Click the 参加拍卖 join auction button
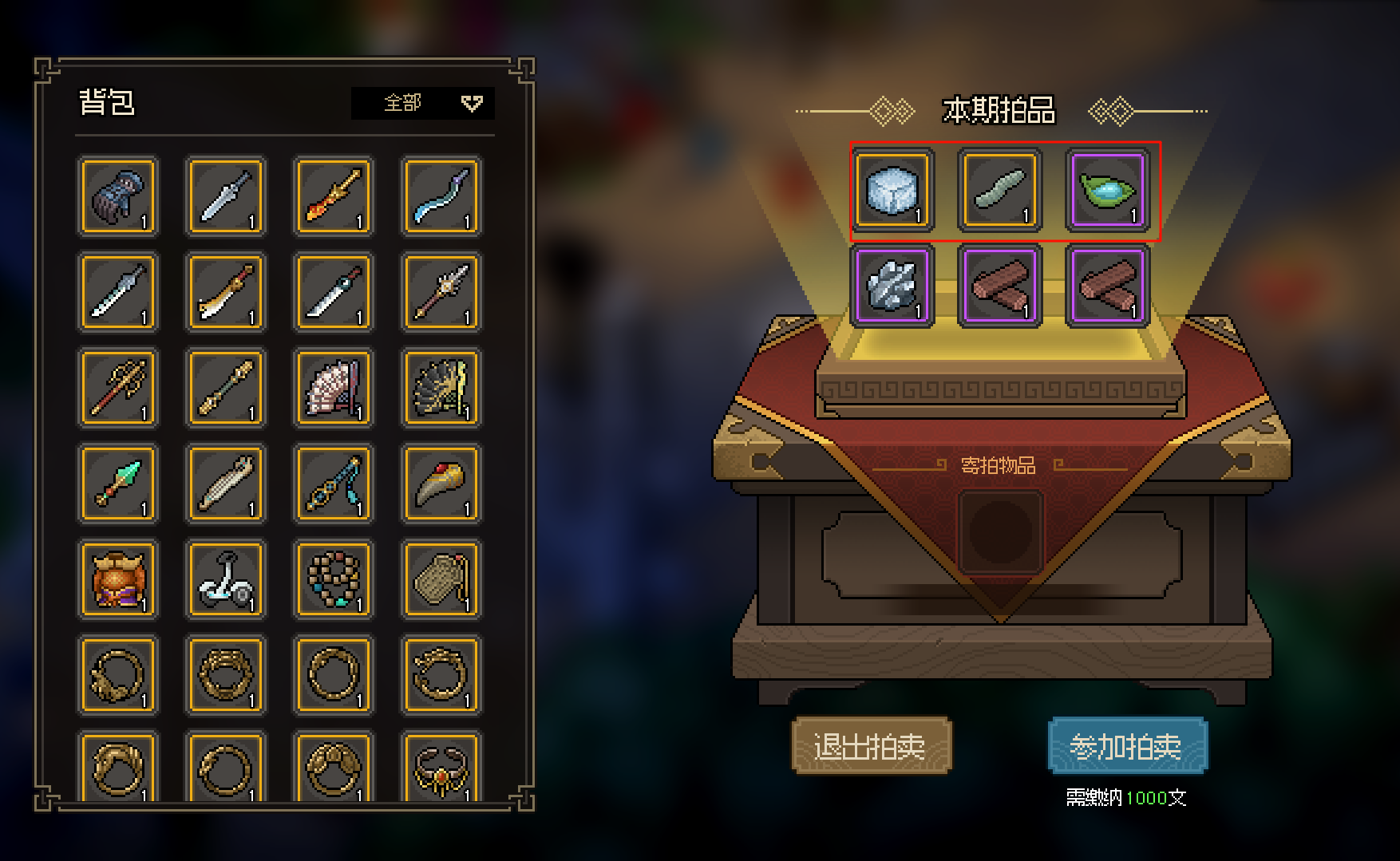1400x861 pixels. pos(1127,746)
